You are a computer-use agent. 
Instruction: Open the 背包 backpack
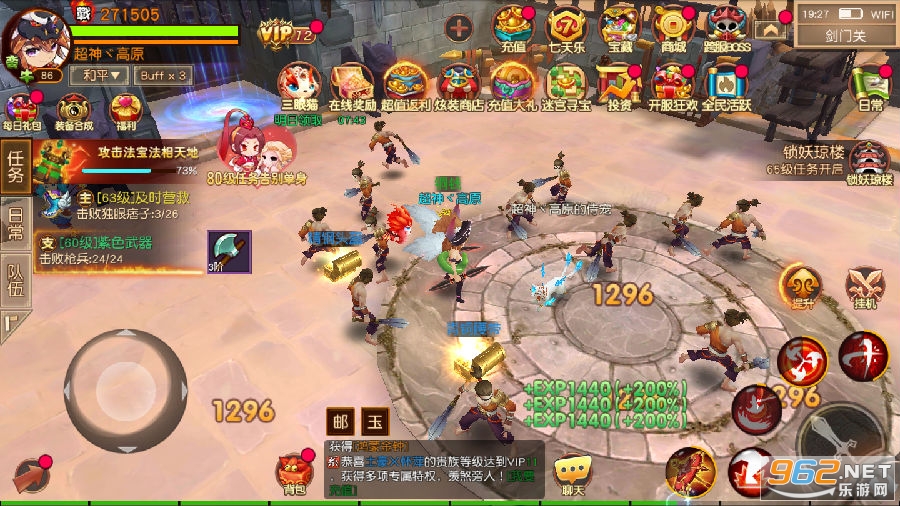tap(292, 473)
